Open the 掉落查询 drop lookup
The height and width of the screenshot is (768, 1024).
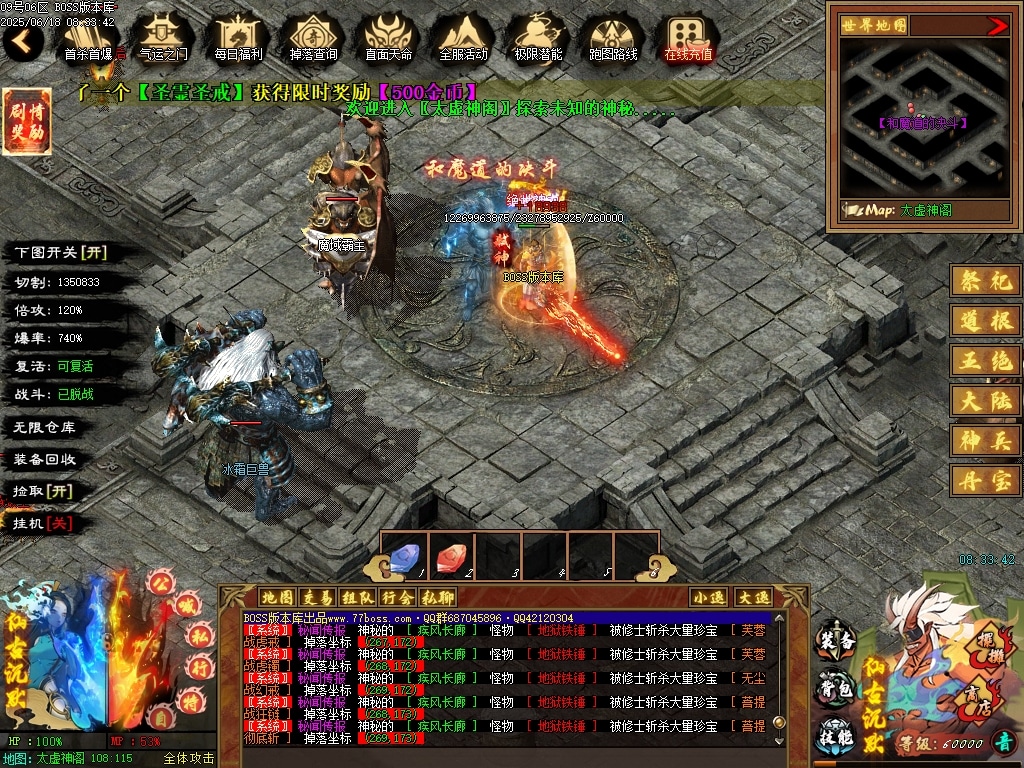point(313,38)
